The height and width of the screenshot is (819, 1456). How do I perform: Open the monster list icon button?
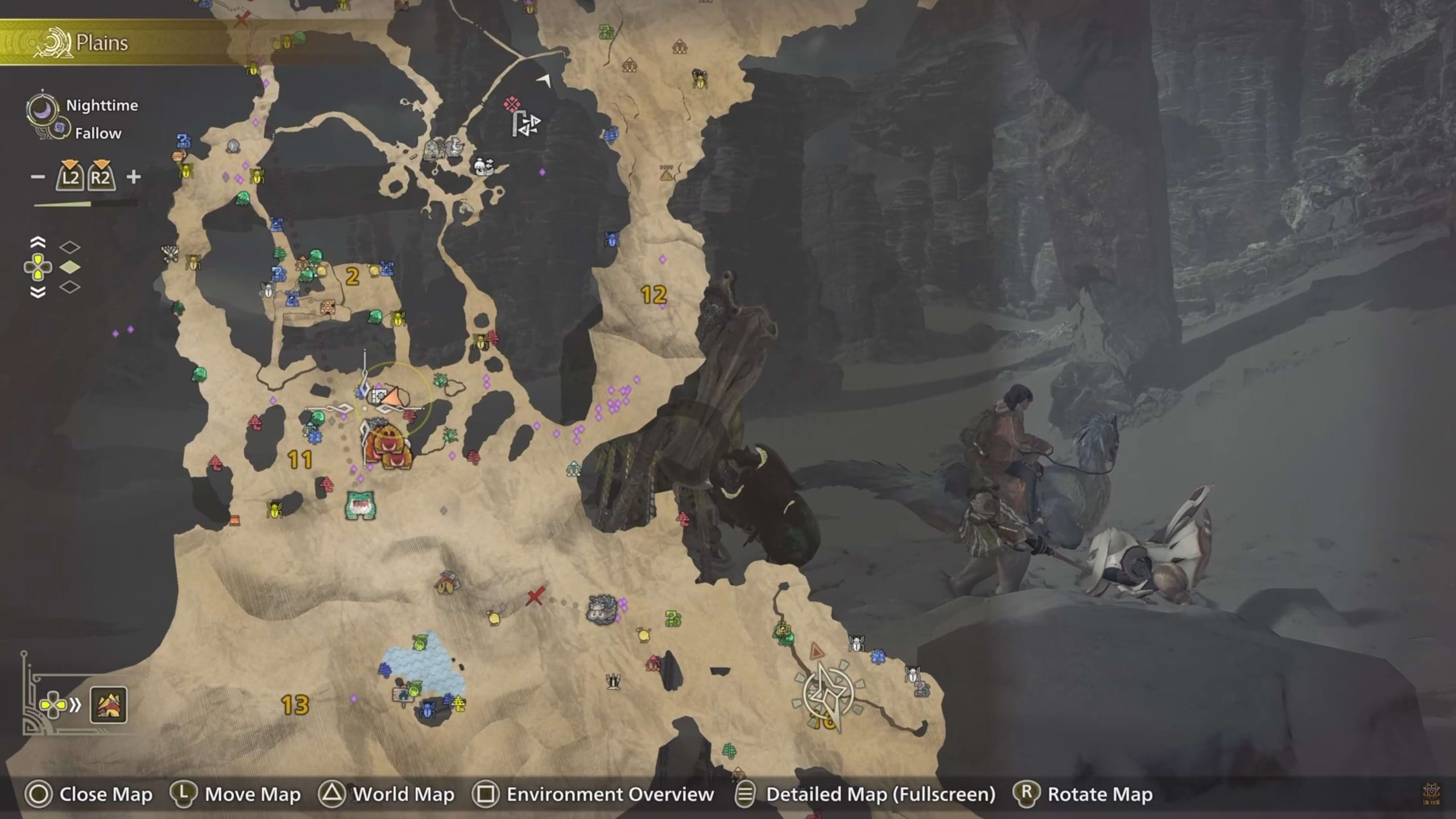tap(109, 705)
